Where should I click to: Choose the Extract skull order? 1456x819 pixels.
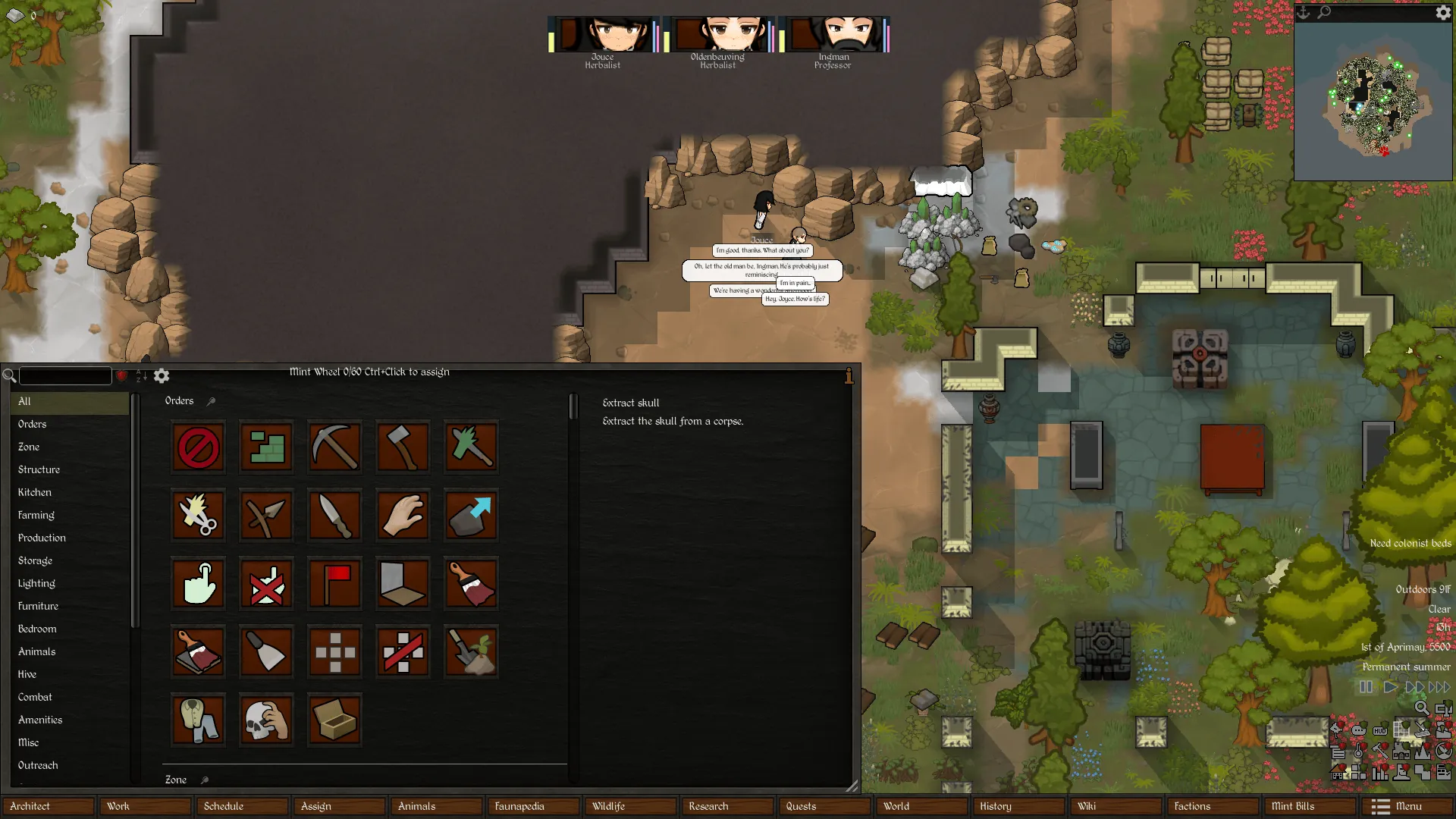[x=266, y=720]
